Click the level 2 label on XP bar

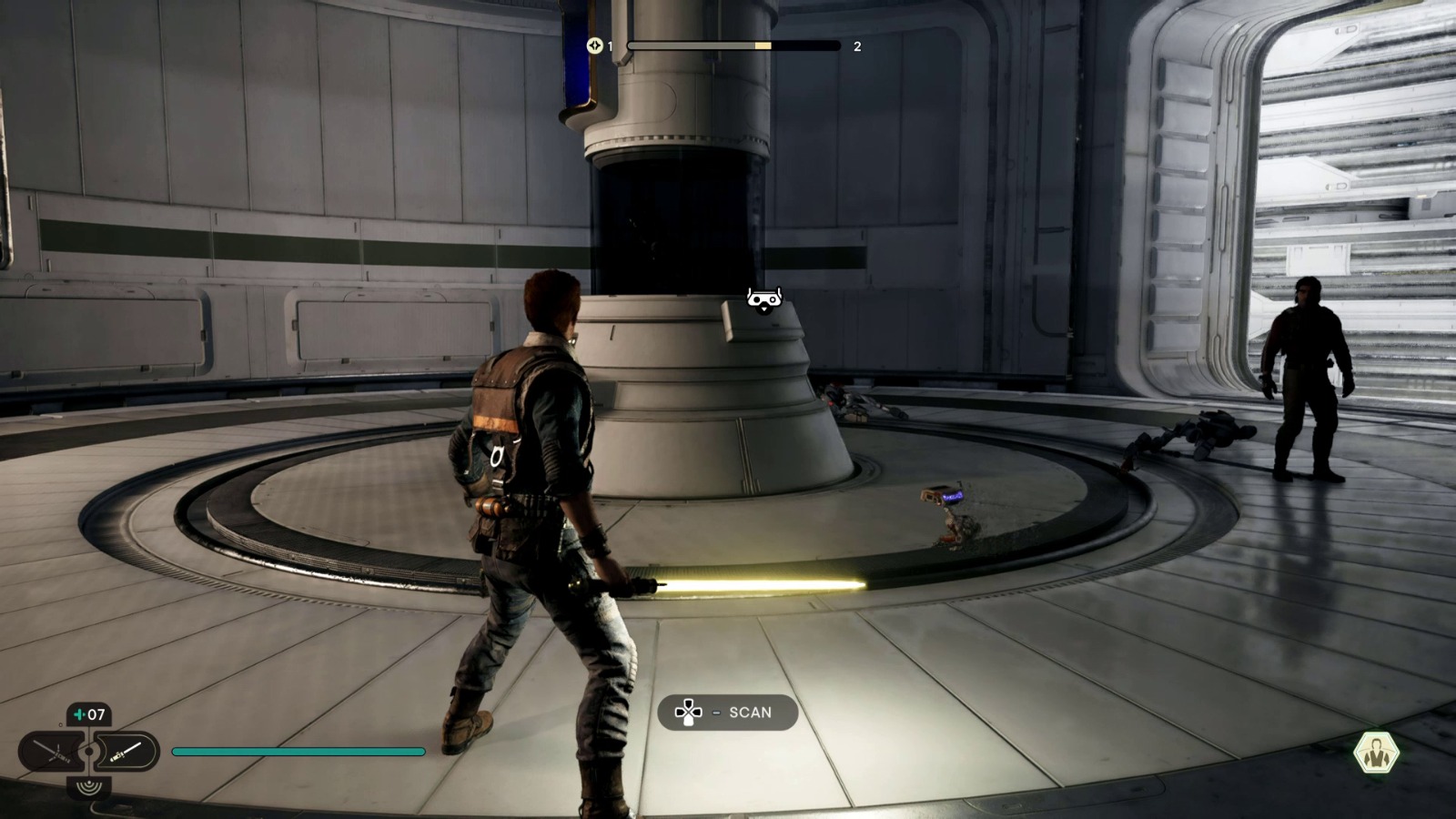click(x=857, y=45)
